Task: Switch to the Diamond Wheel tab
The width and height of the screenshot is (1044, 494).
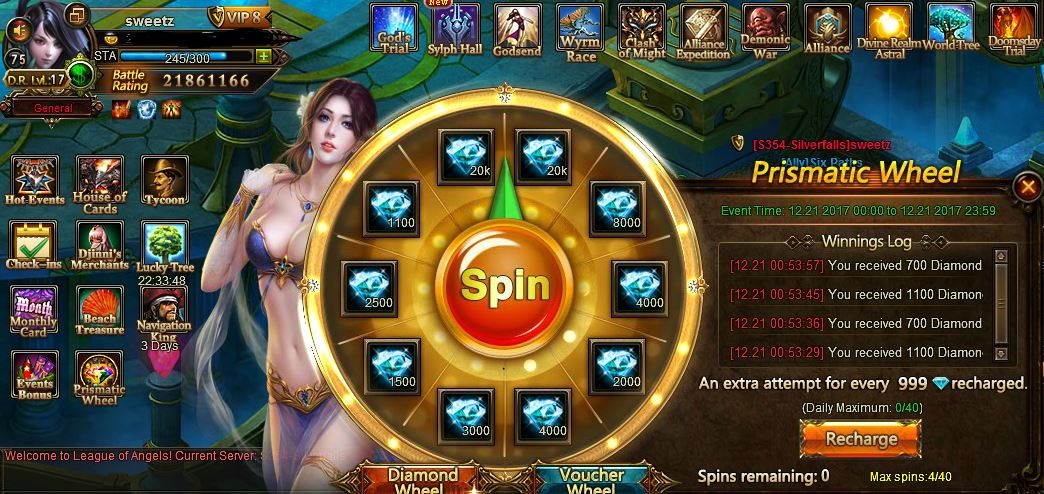Action: [x=422, y=479]
